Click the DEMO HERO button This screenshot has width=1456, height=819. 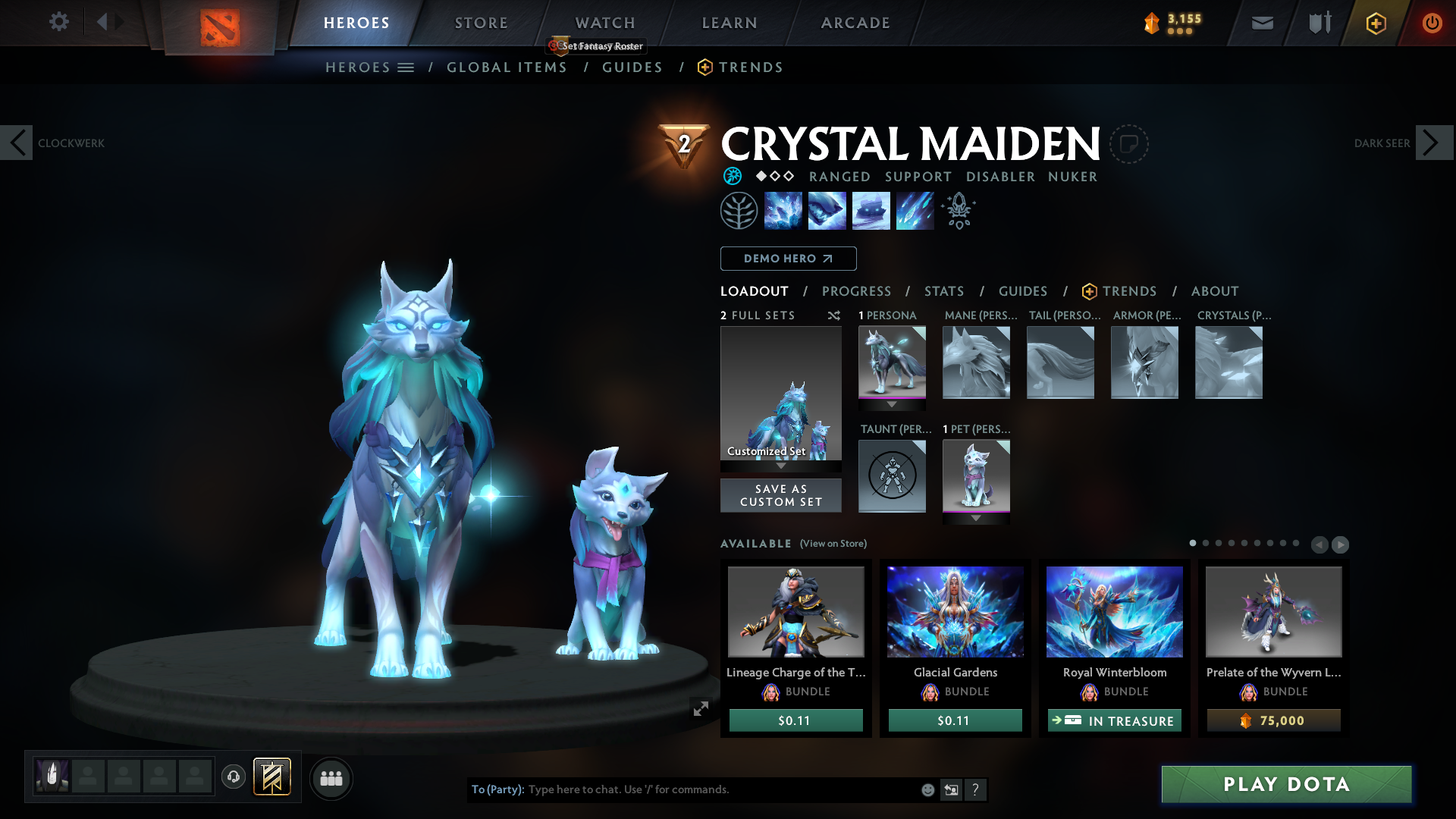[787, 259]
